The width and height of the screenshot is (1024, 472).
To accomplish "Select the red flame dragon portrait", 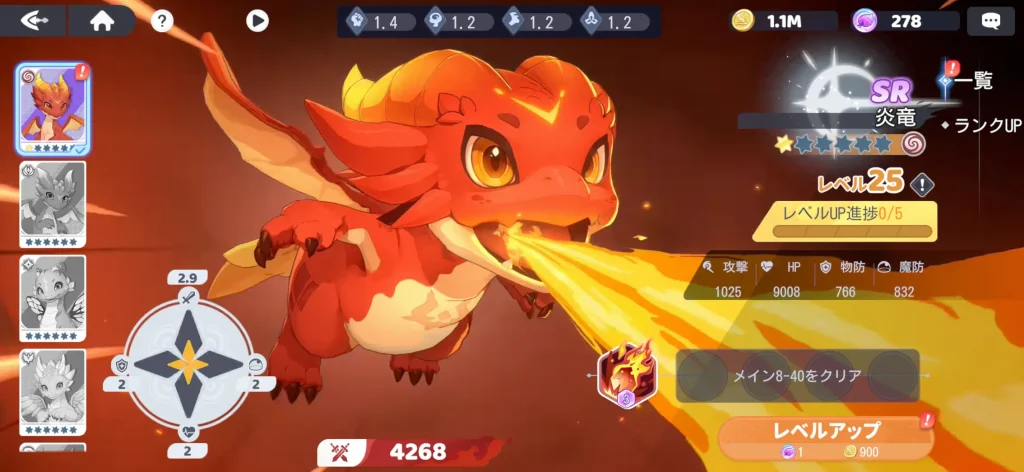I will pyautogui.click(x=52, y=107).
